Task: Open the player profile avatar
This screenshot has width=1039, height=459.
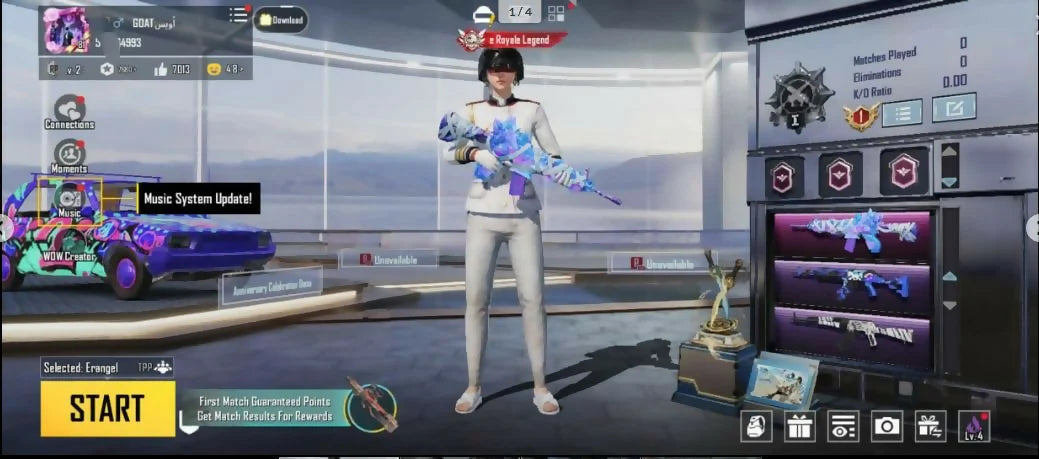Action: point(66,30)
